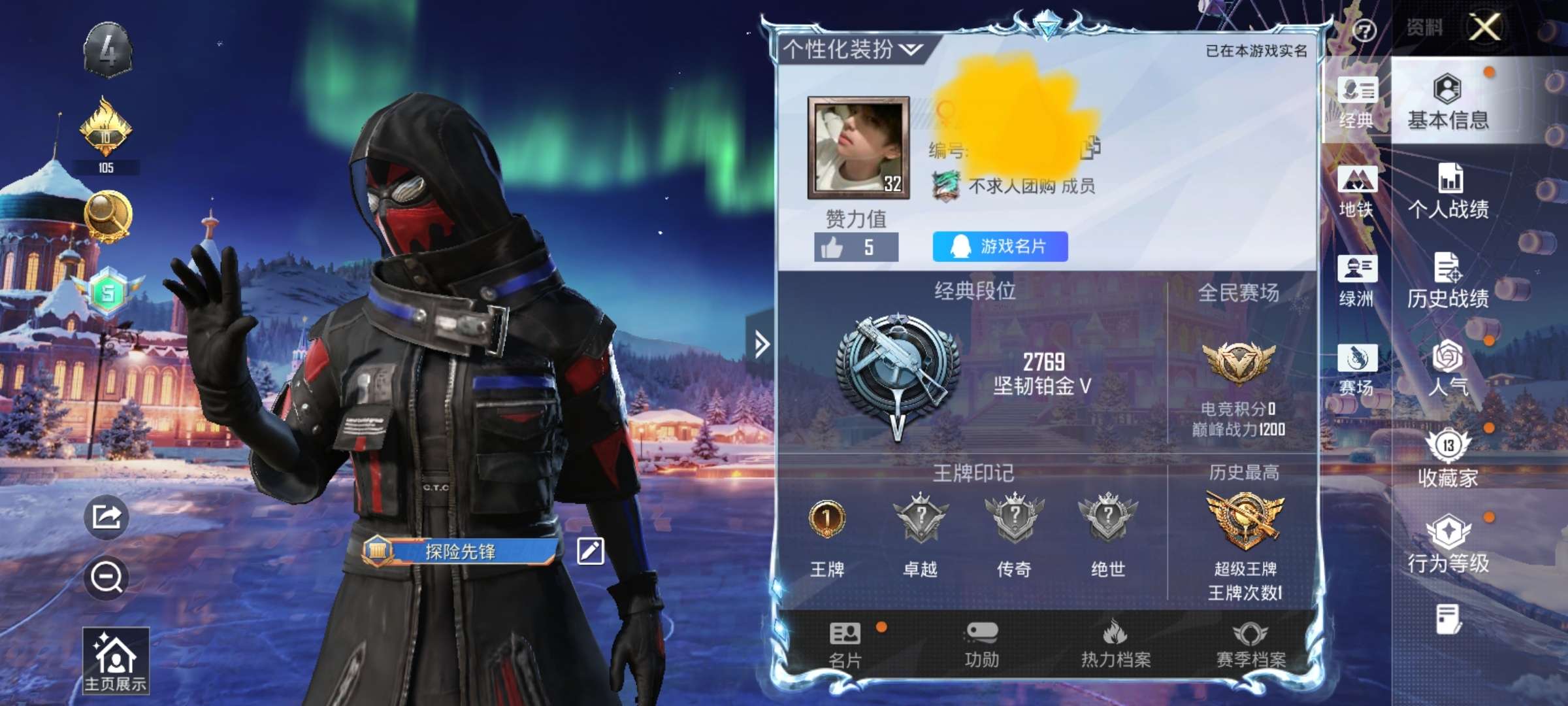Select the player avatar portrait
Image resolution: width=1568 pixels, height=706 pixels.
[x=858, y=147]
